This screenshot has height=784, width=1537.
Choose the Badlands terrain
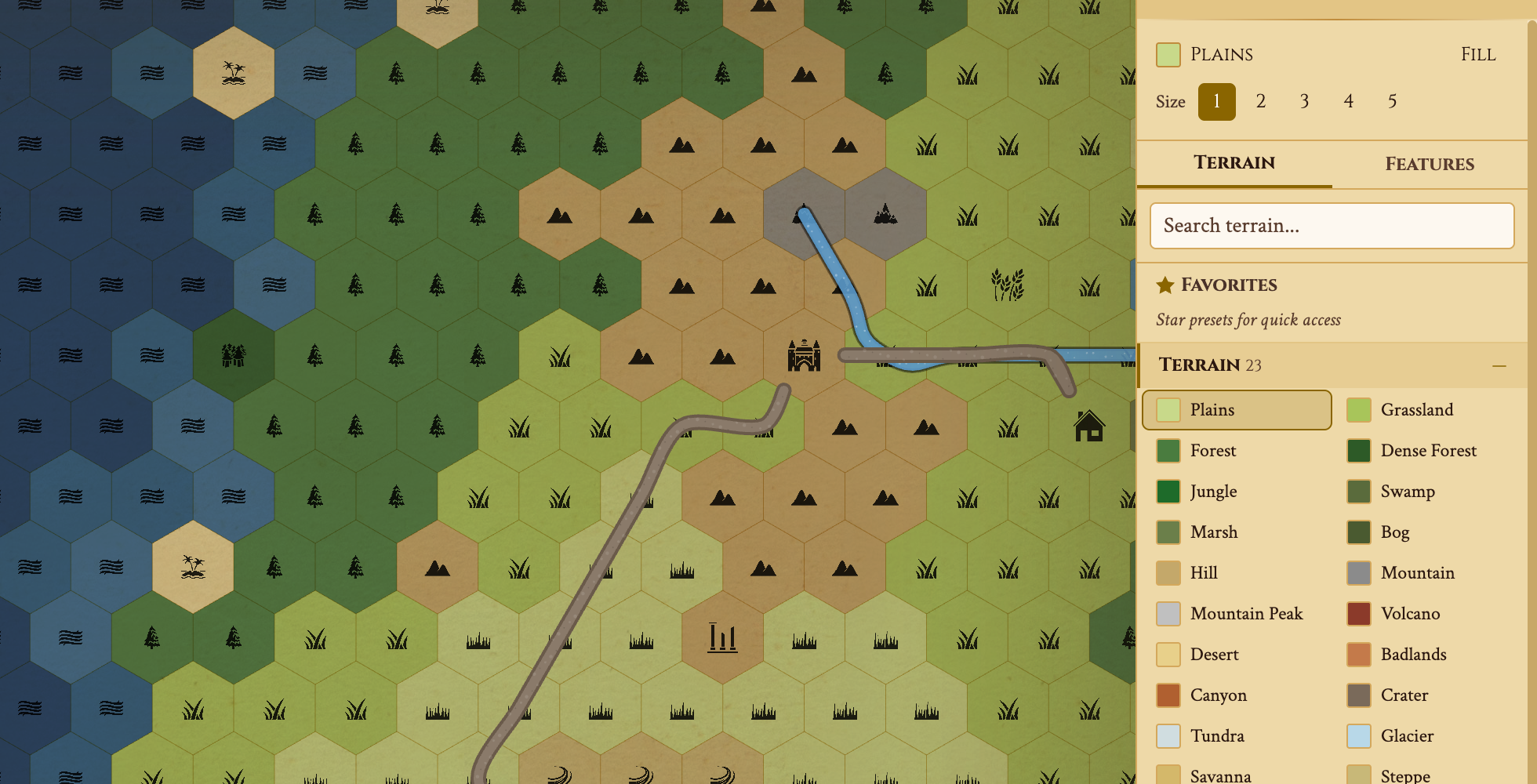[x=1413, y=655]
